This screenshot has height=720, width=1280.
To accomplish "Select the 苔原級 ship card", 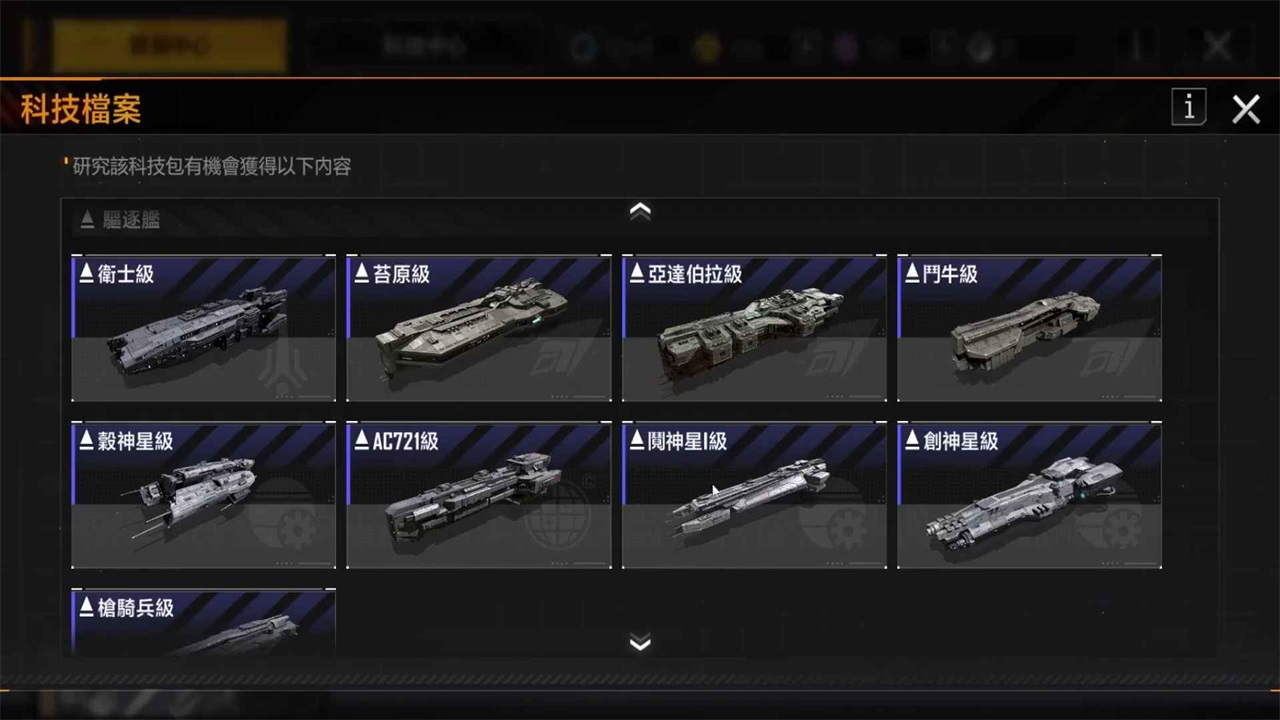I will (x=479, y=329).
